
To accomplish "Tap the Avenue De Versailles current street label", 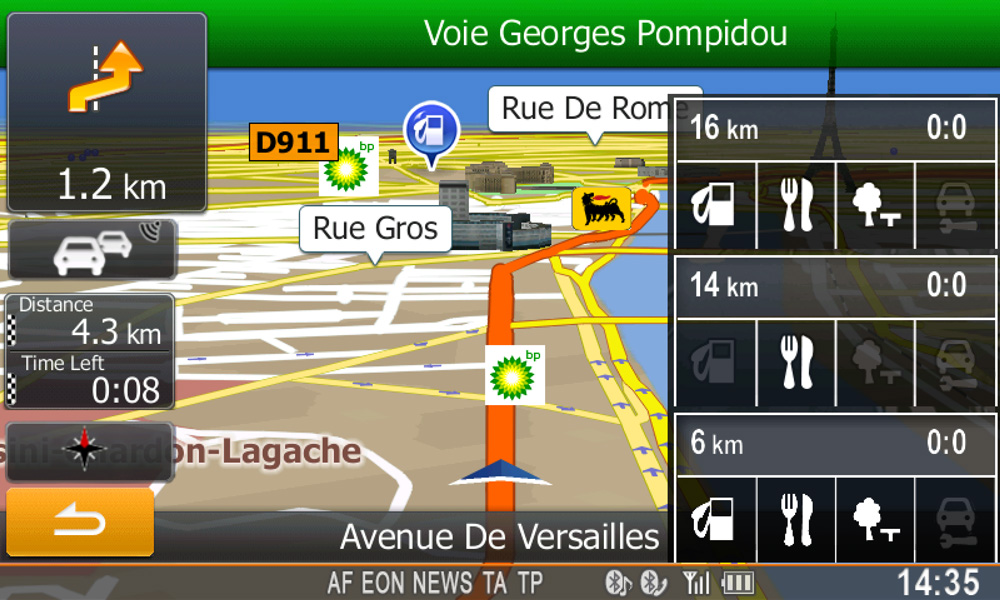I will [500, 537].
